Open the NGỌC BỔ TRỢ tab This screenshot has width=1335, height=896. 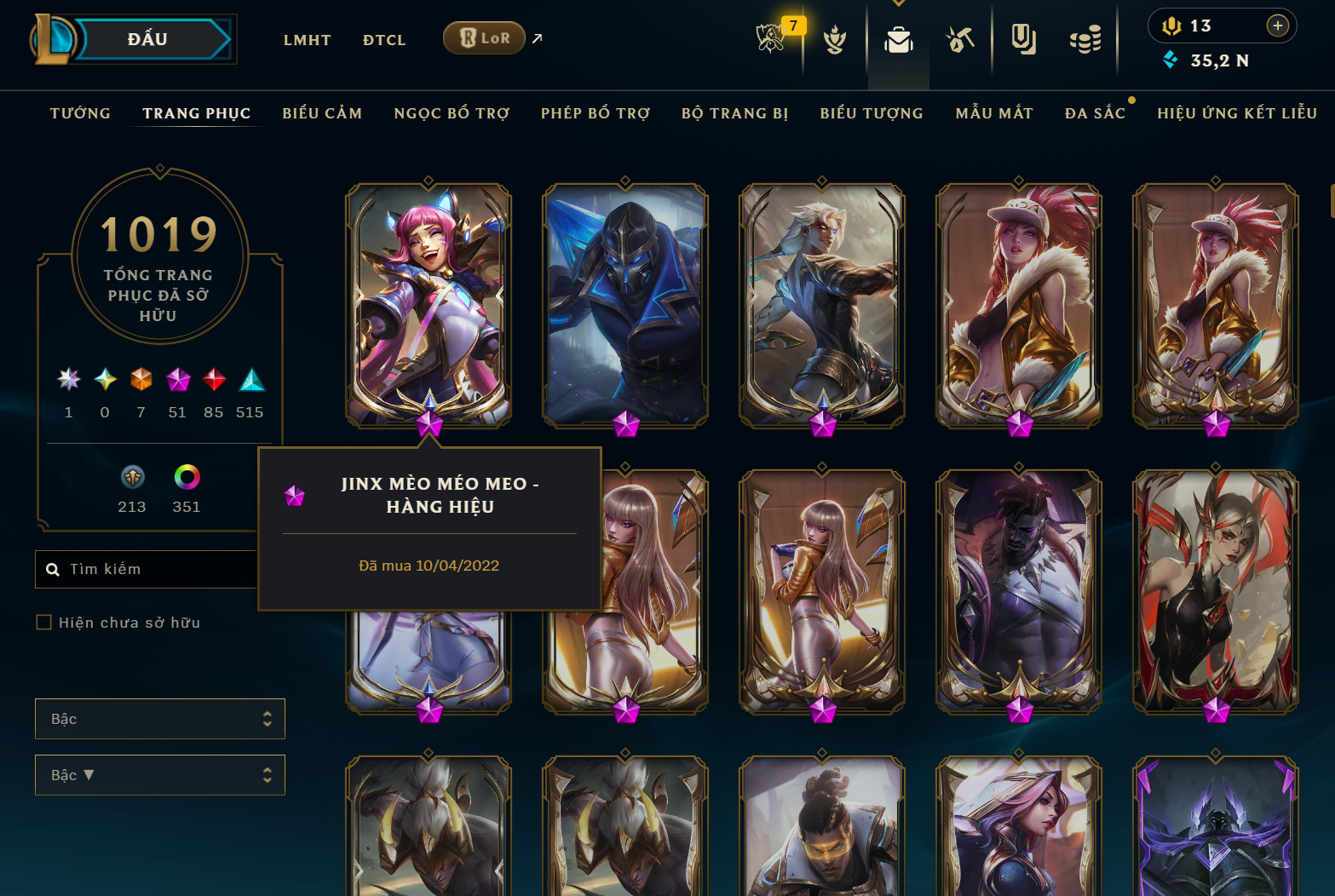point(452,113)
